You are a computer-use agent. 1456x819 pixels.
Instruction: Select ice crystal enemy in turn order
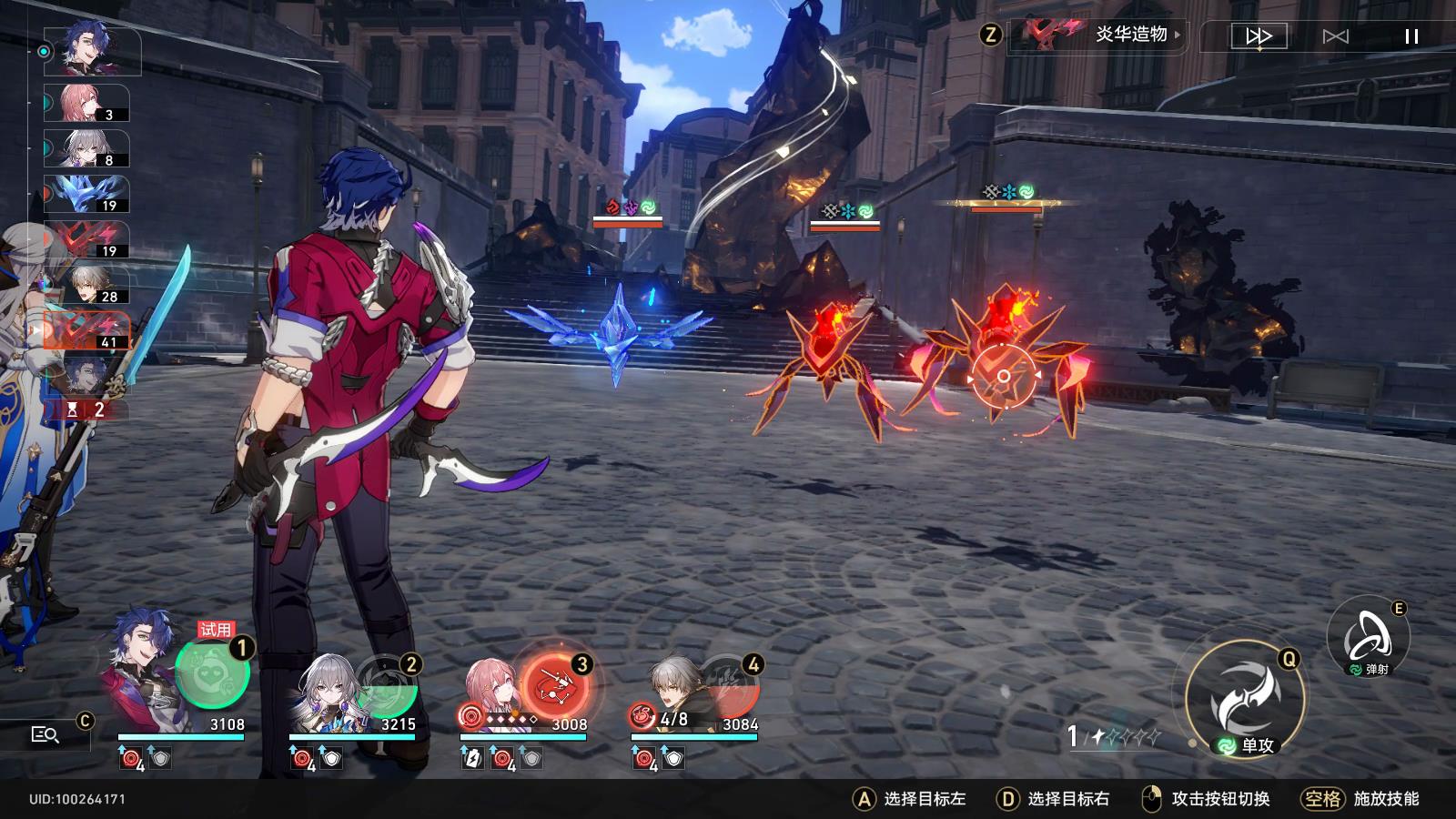pyautogui.click(x=86, y=194)
